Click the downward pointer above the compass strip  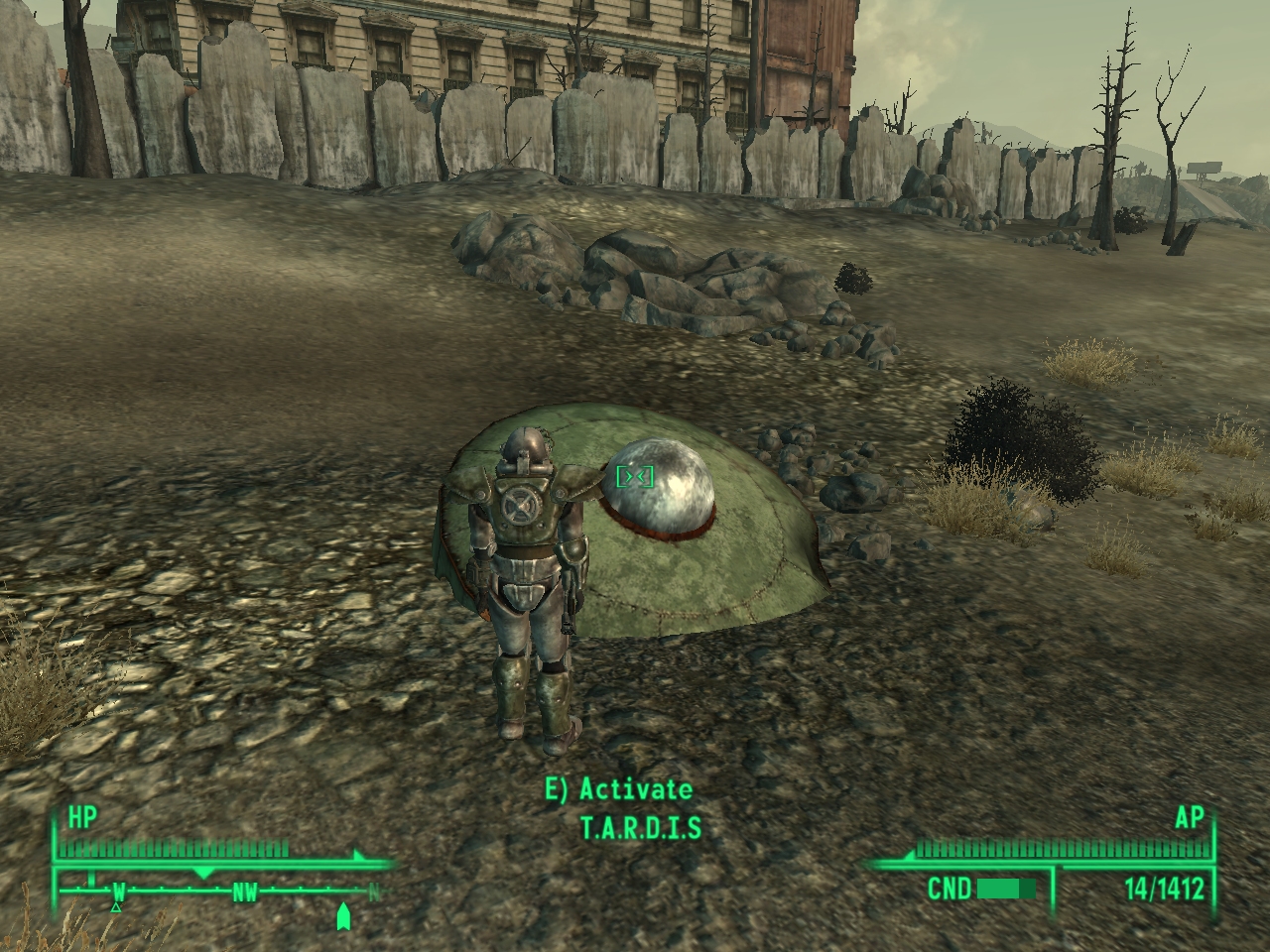click(203, 872)
